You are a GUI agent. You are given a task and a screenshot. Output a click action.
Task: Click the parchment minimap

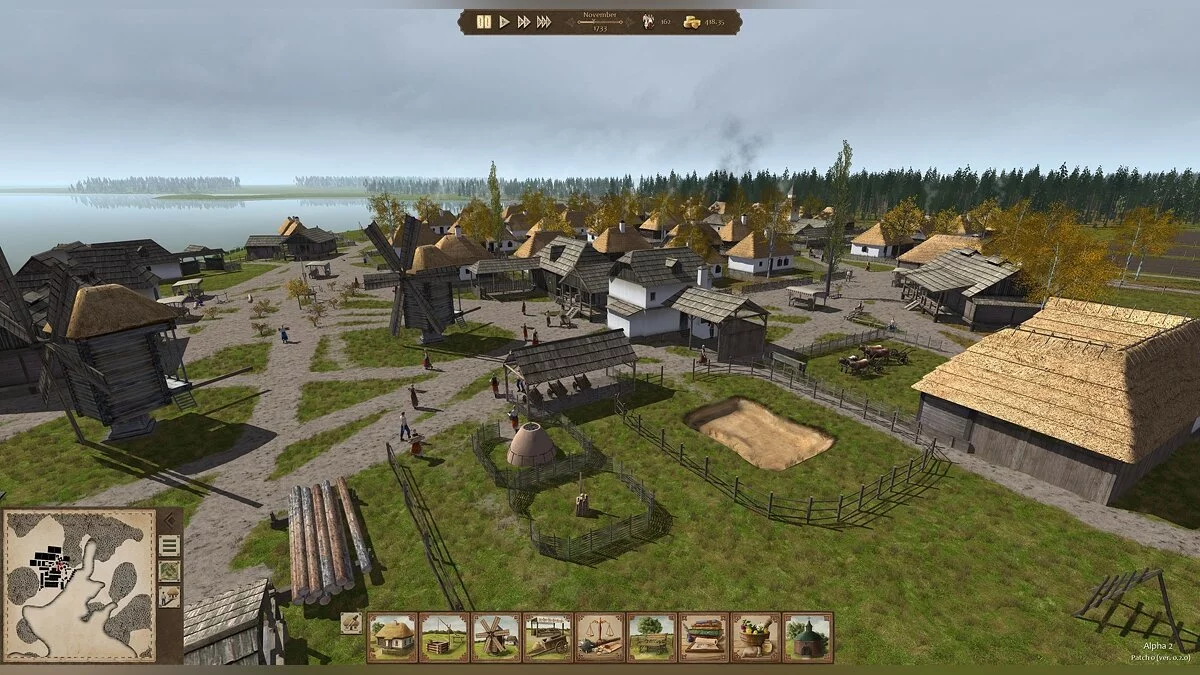(x=80, y=586)
